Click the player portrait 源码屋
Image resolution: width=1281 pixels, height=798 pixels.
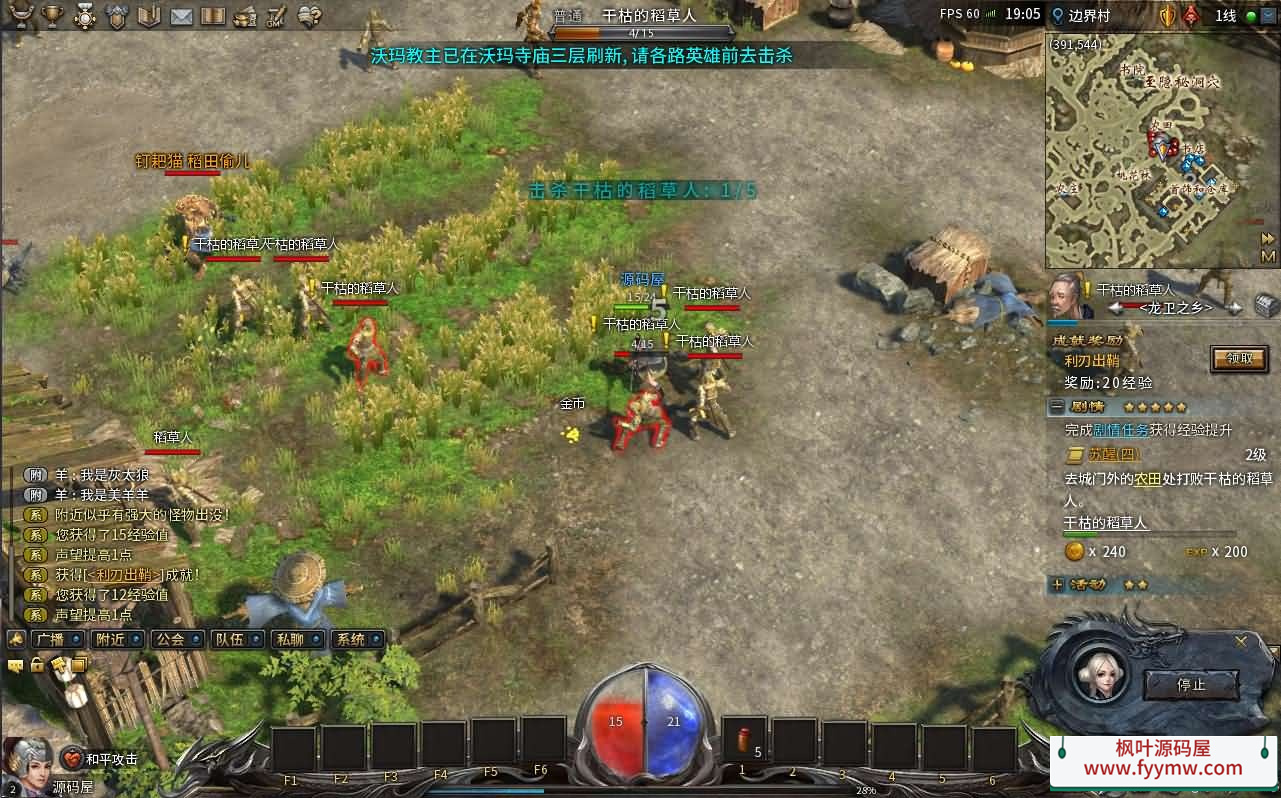[28, 760]
